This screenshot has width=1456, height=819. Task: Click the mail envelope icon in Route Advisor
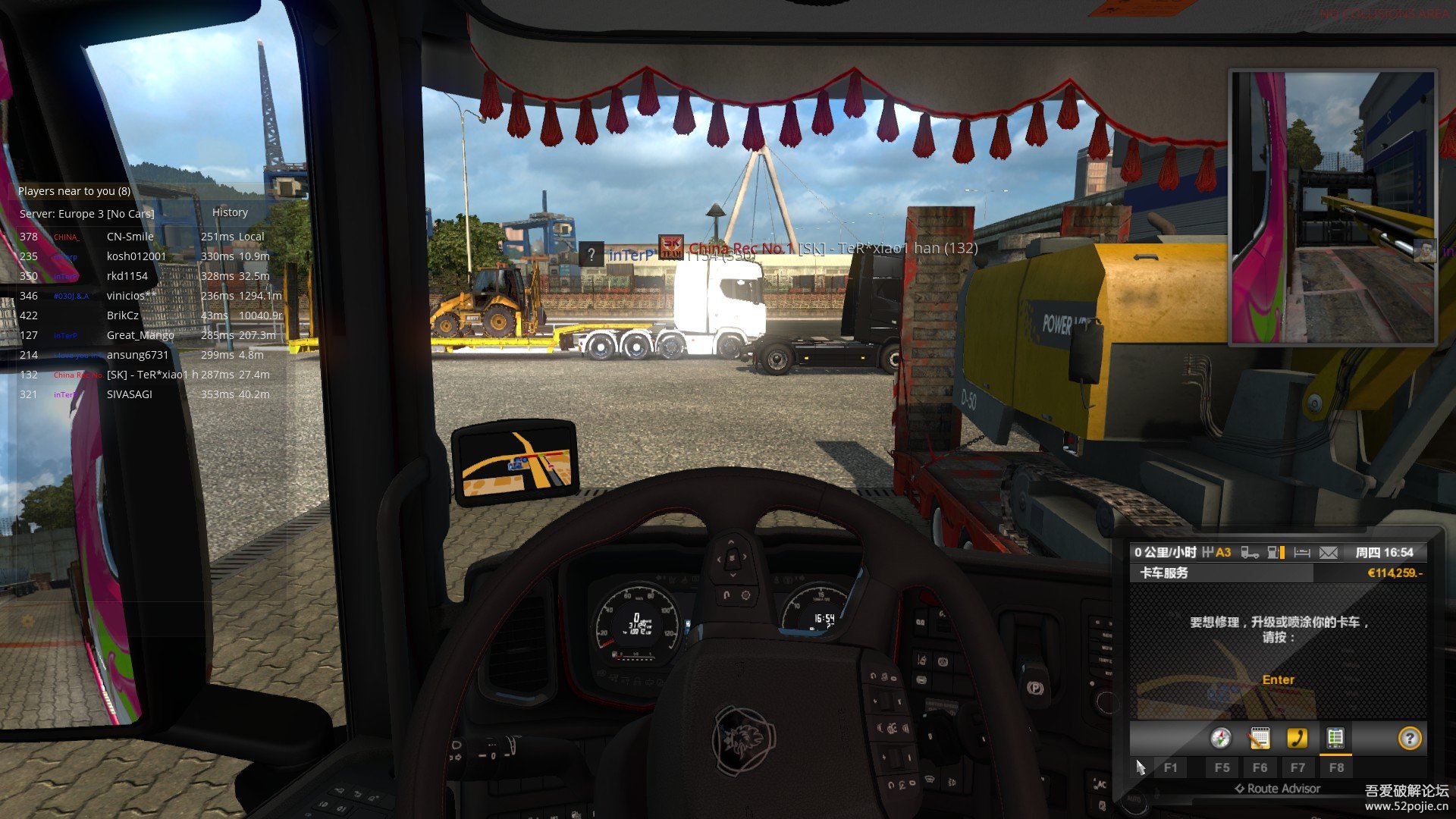click(1329, 553)
